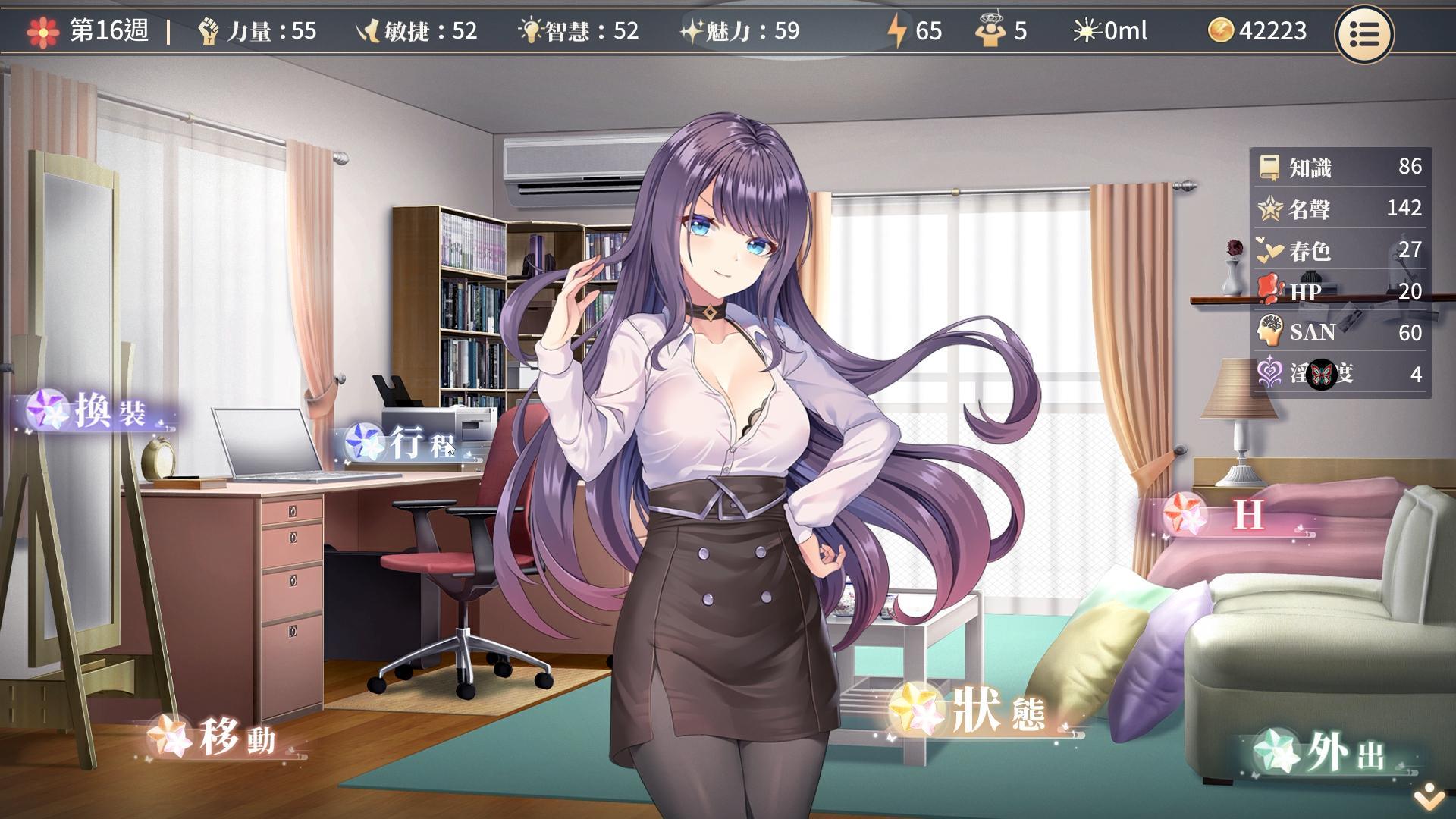Click the lightning energy icon showing 65
This screenshot has height=819, width=1456.
tap(898, 31)
